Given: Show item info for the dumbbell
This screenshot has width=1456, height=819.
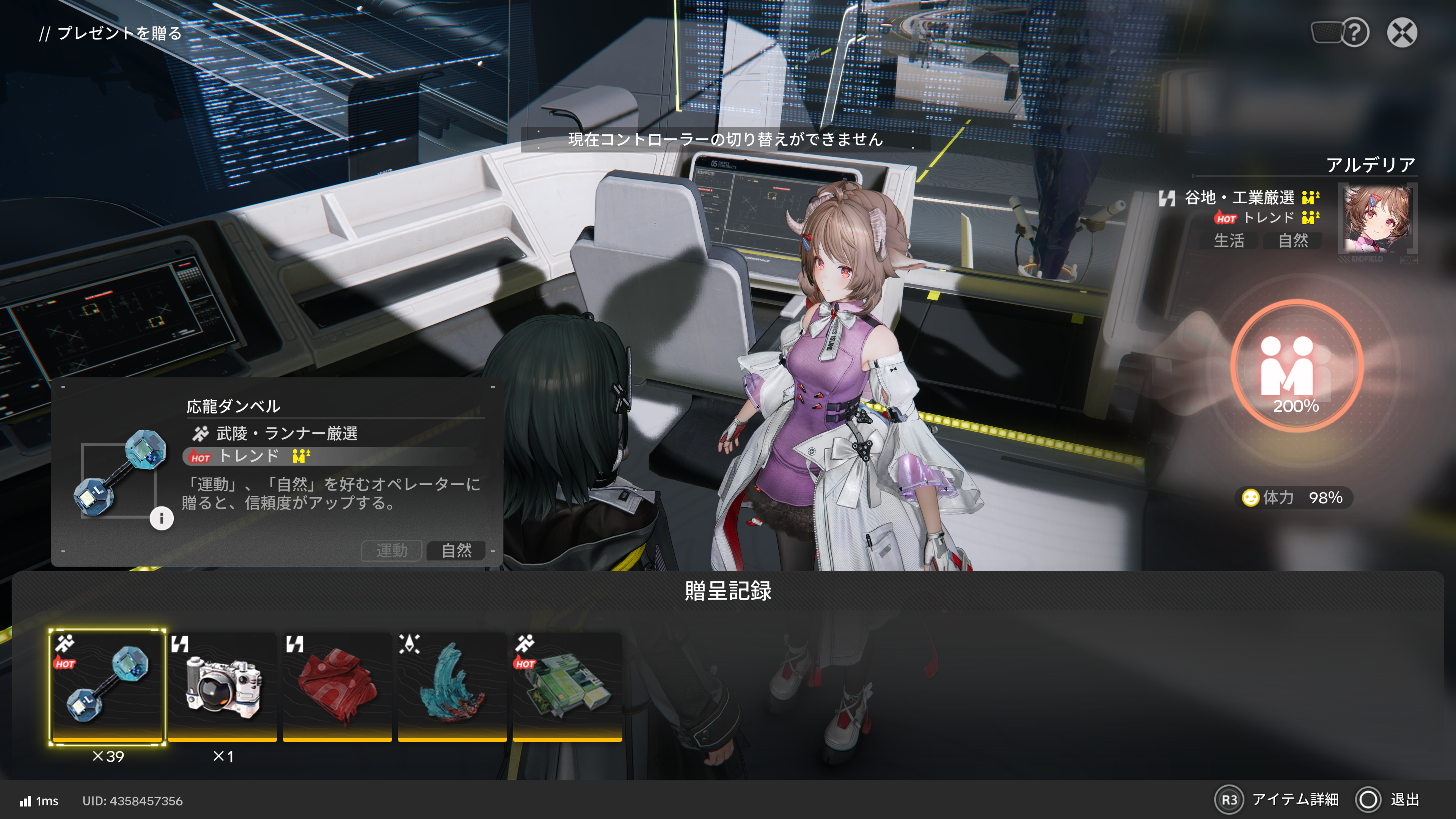Looking at the screenshot, I should click(161, 518).
